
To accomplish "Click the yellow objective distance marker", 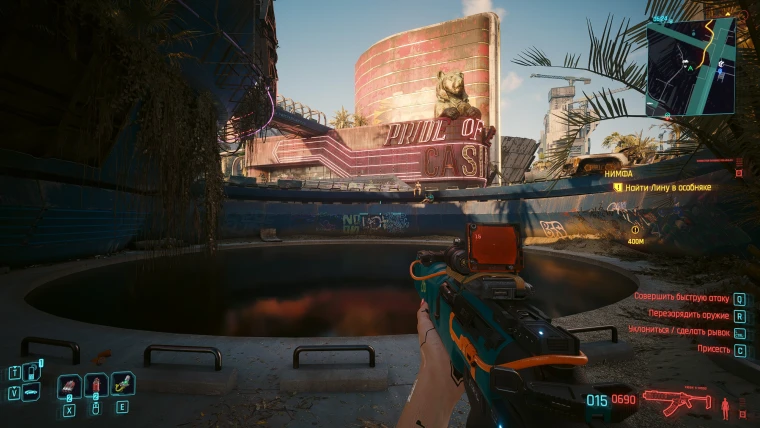I will pos(635,231).
